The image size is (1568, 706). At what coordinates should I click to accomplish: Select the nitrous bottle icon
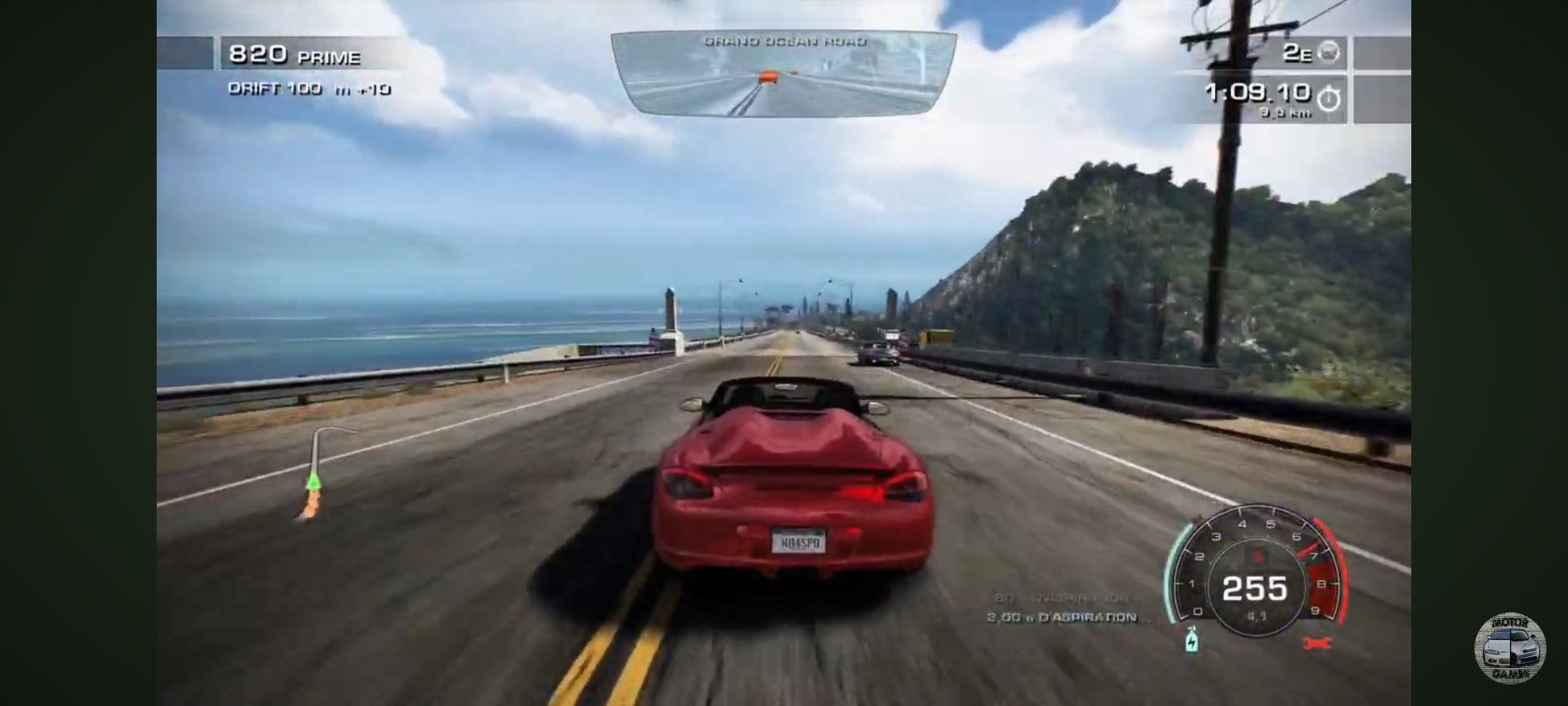1192,639
